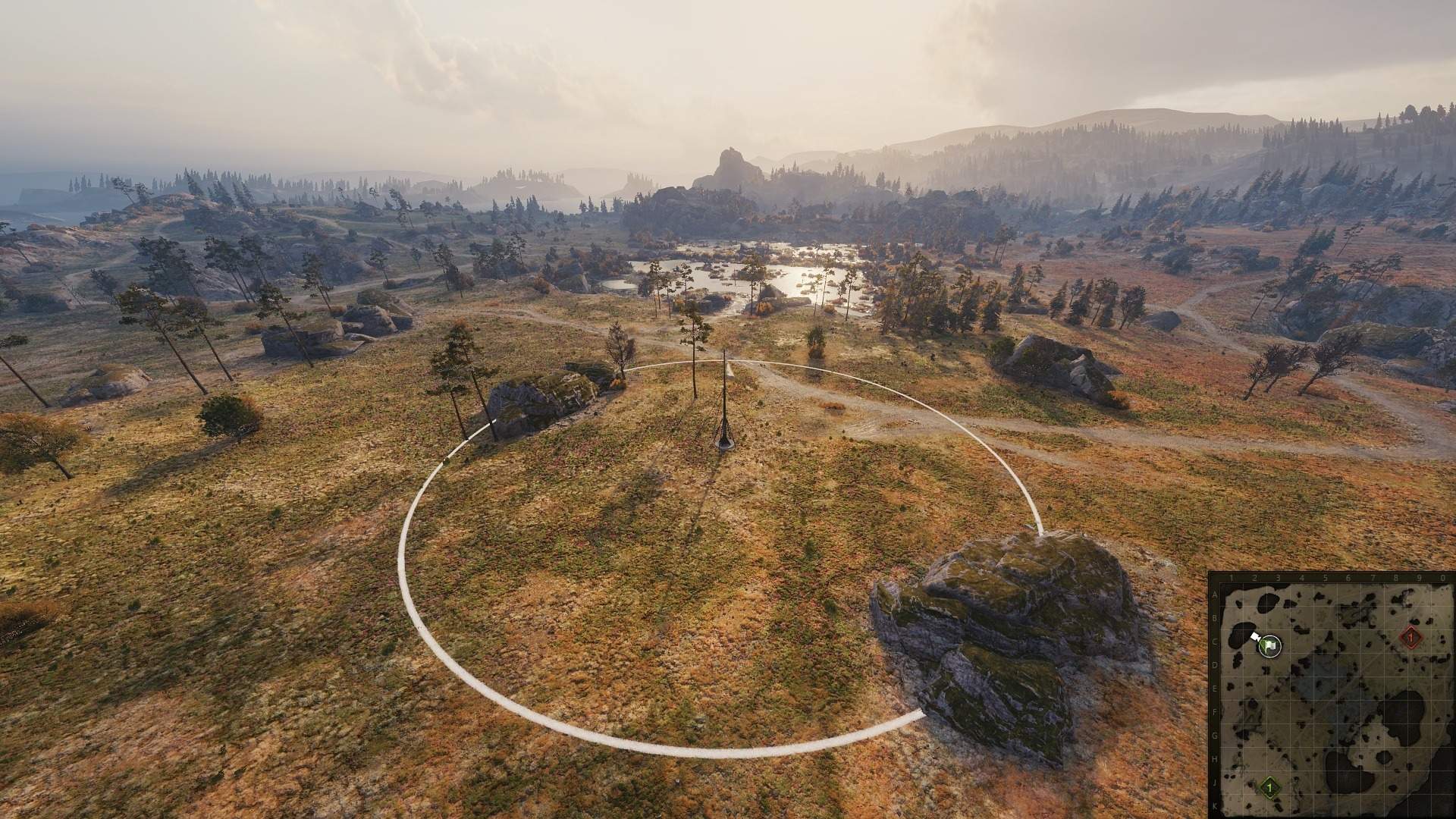Select the green allied base marker on minimap
Viewport: 1456px width, 819px height.
(x=1269, y=788)
